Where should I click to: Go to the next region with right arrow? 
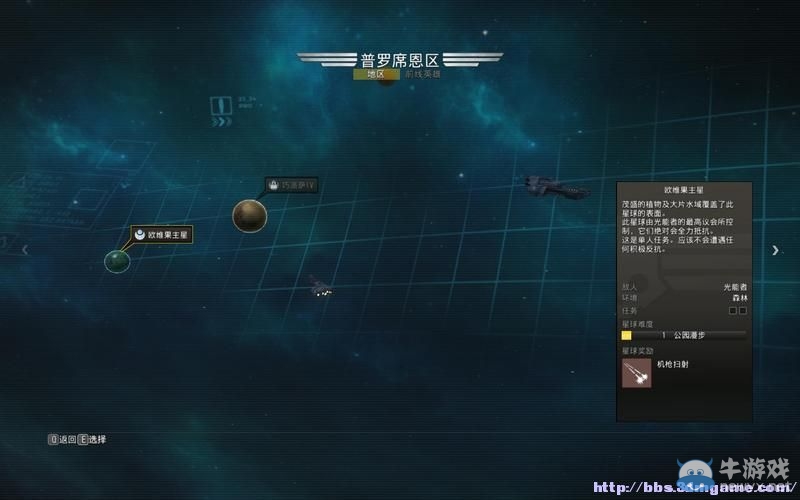tap(775, 250)
